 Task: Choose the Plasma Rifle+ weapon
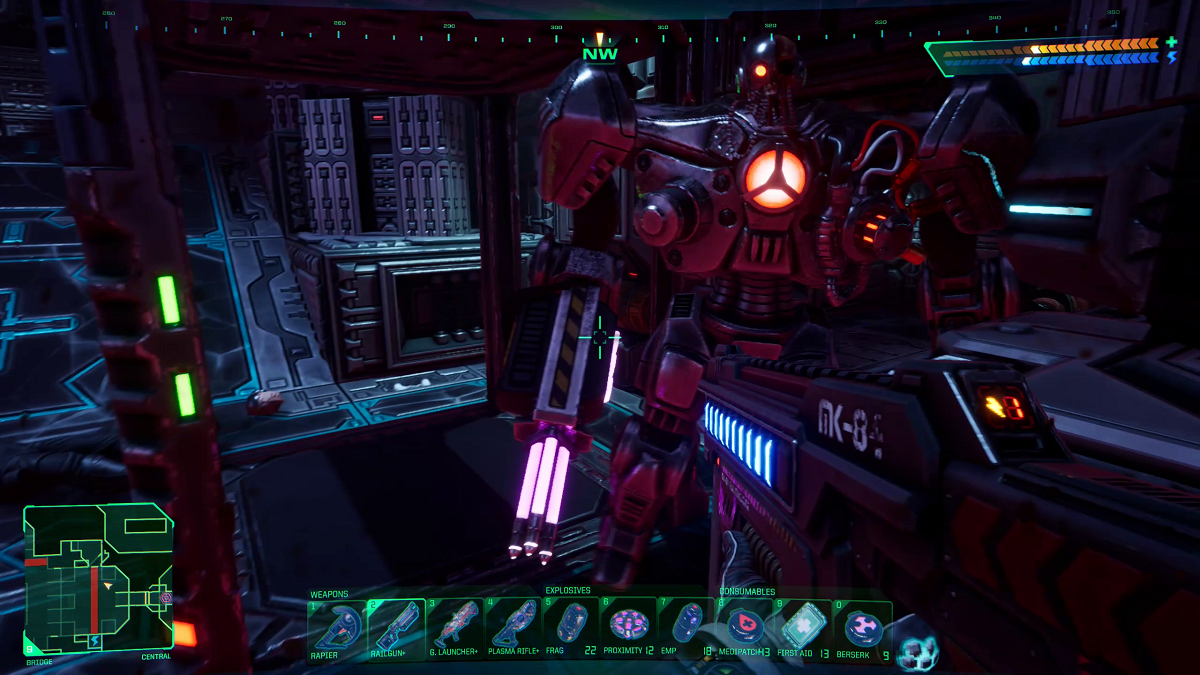pos(513,627)
